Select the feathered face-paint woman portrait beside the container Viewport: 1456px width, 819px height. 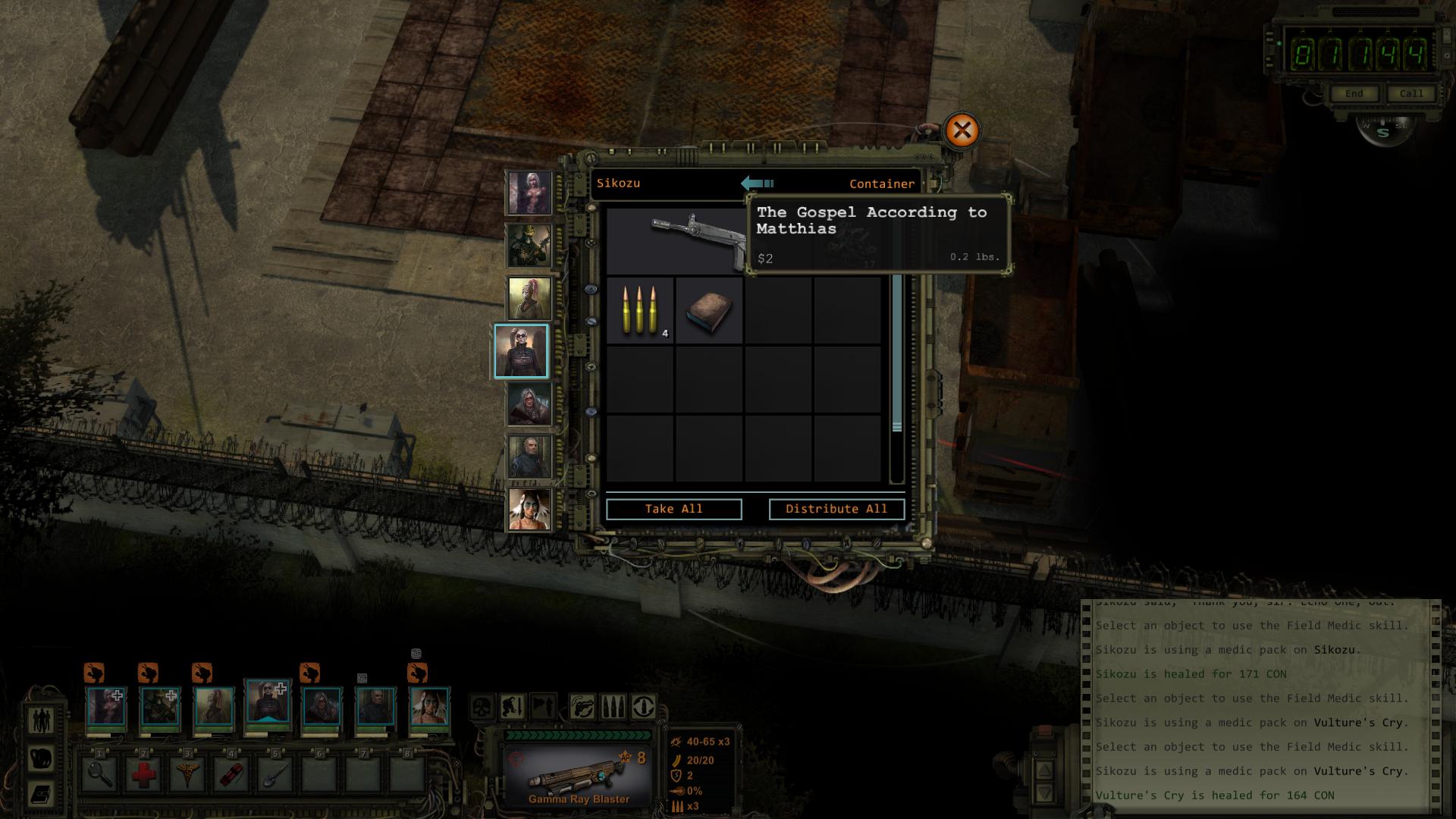(x=529, y=509)
